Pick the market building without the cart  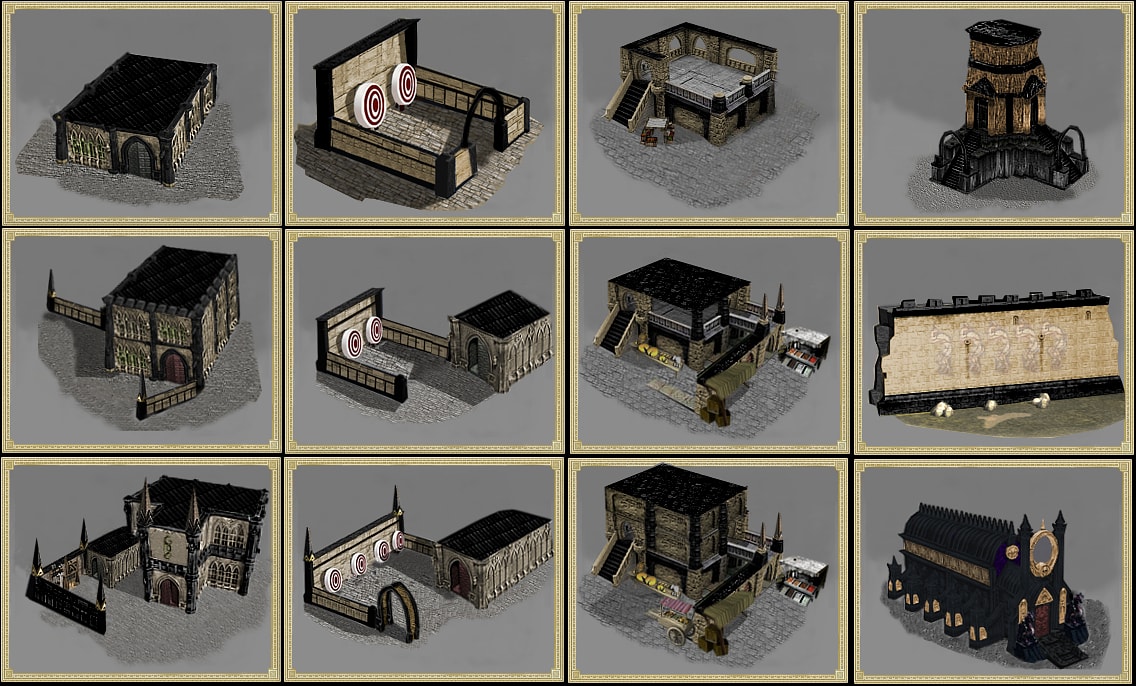709,342
